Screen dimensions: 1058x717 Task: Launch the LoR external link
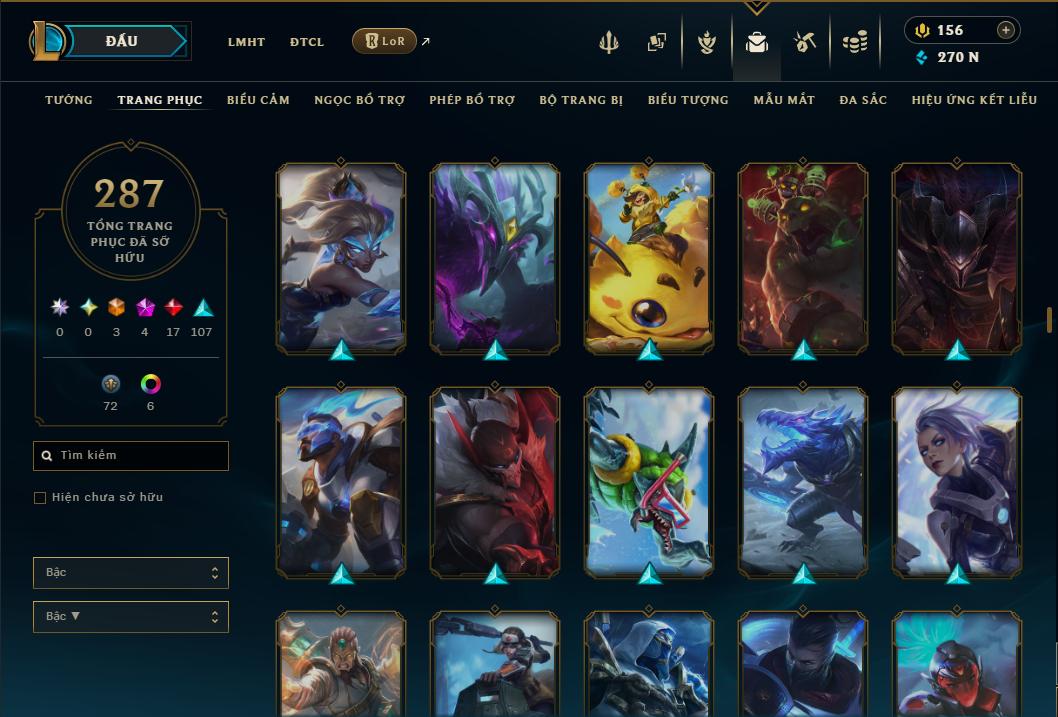(385, 41)
